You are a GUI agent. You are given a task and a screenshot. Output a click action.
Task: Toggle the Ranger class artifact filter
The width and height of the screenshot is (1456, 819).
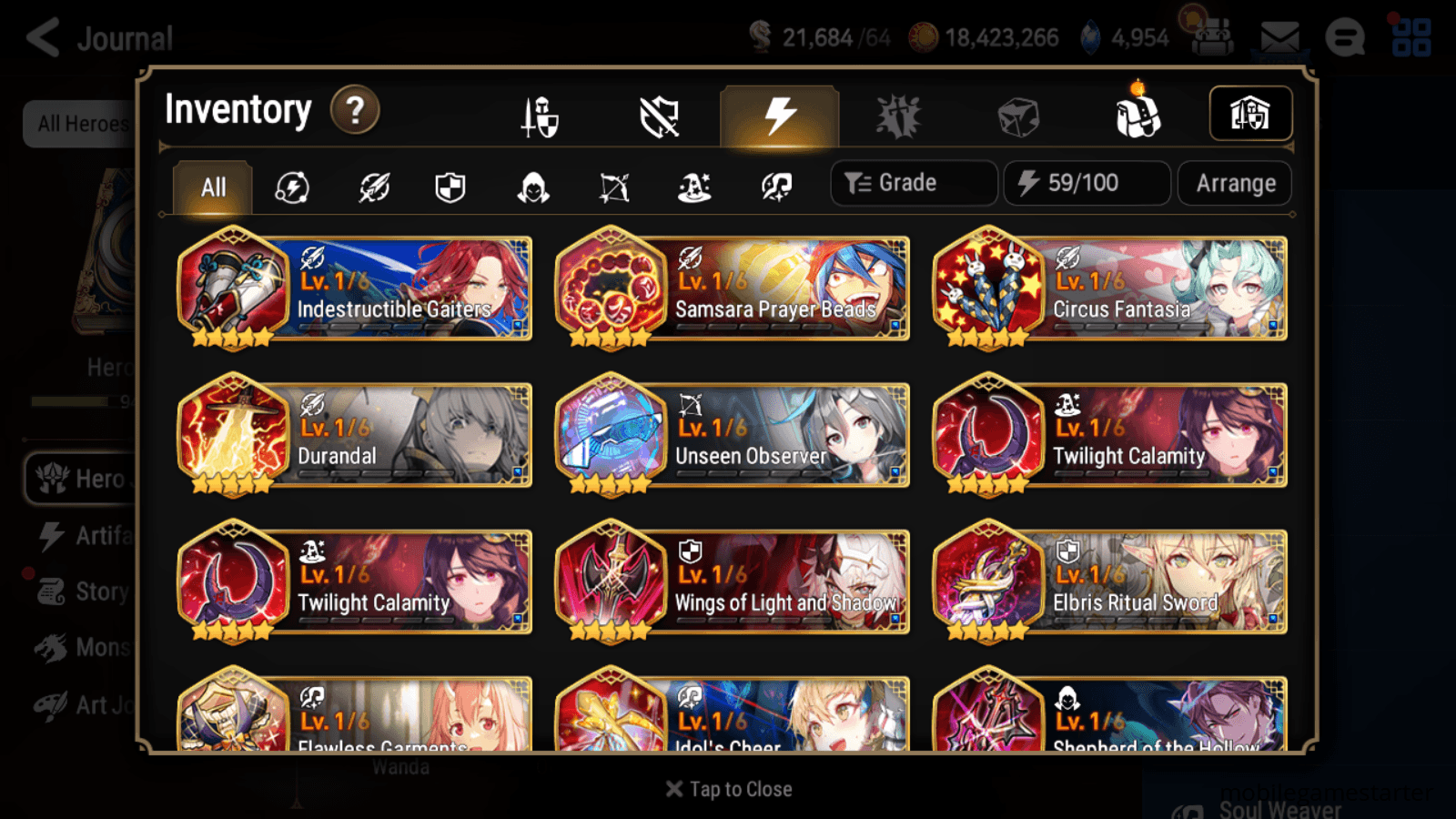(612, 187)
